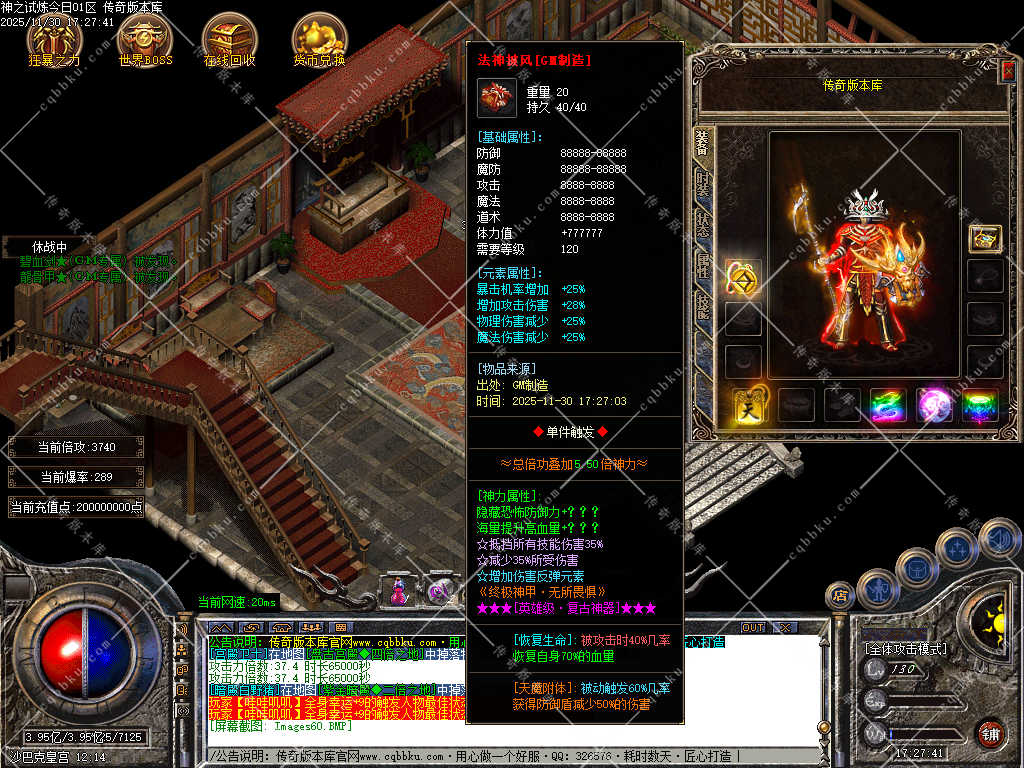This screenshot has height=768, width=1024.
Task: Select the purple orb equipment slot
Action: point(935,405)
